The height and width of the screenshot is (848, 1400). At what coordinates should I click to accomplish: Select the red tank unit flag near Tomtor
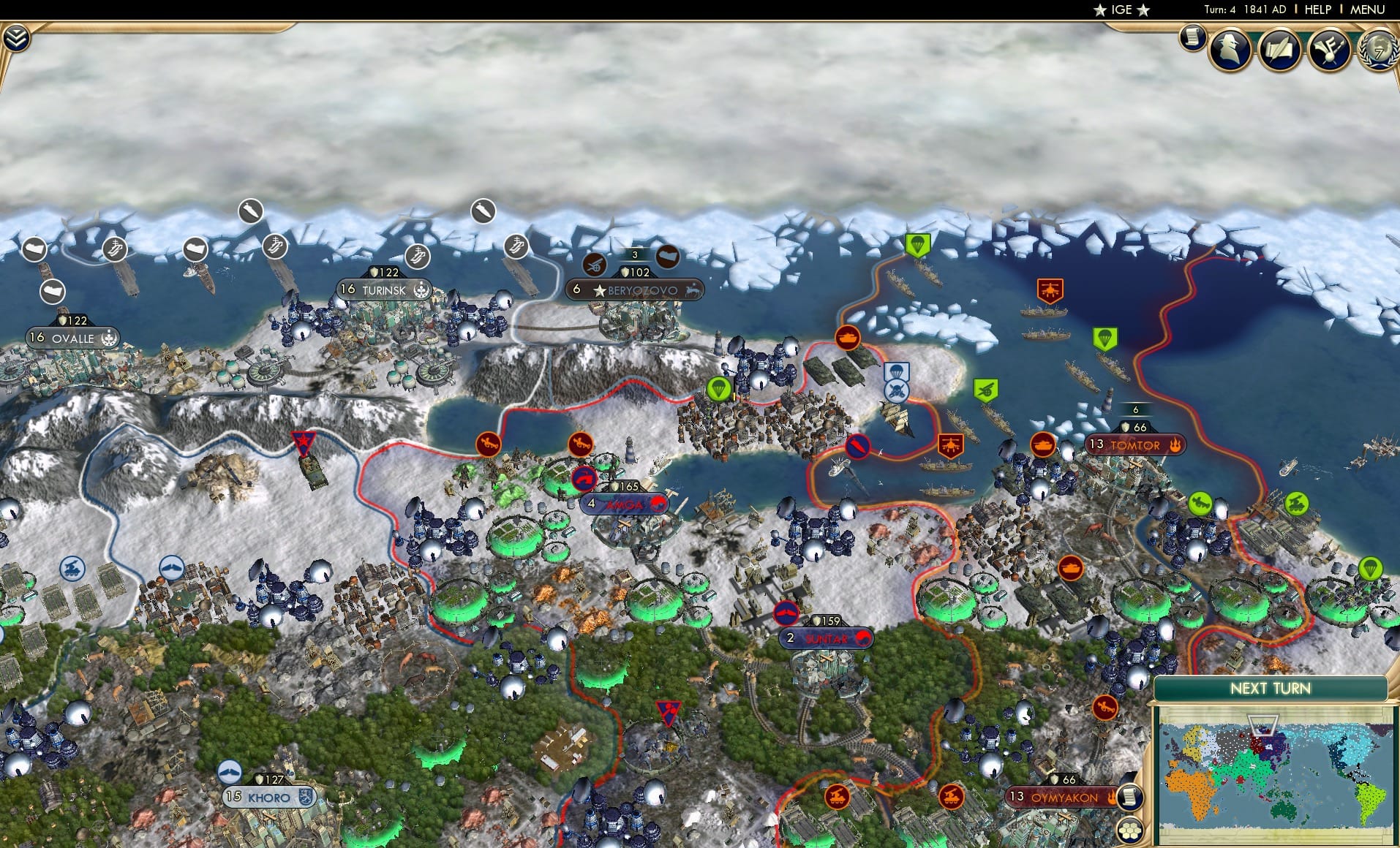1043,444
